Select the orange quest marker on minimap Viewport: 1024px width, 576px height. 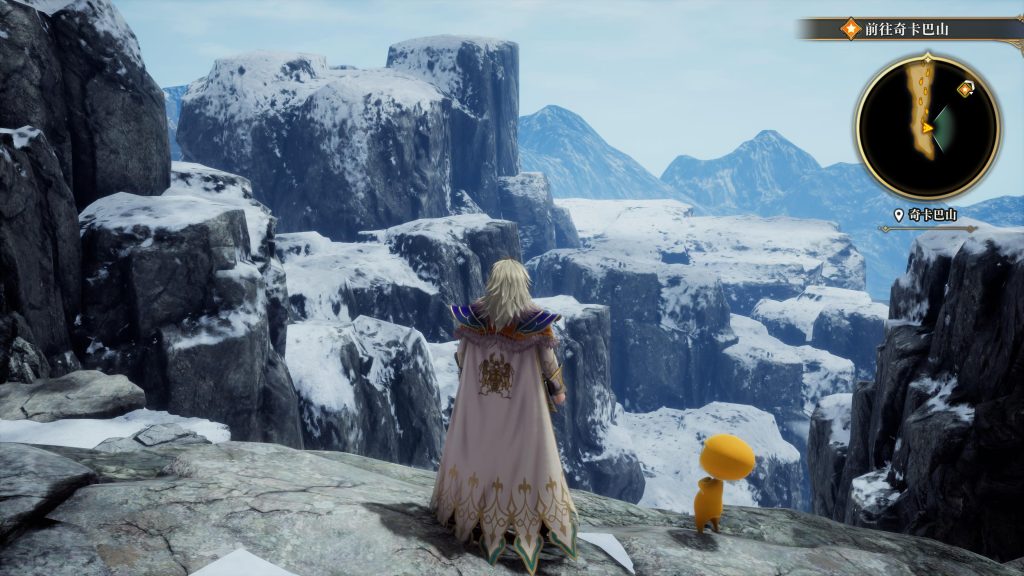pyautogui.click(x=965, y=89)
